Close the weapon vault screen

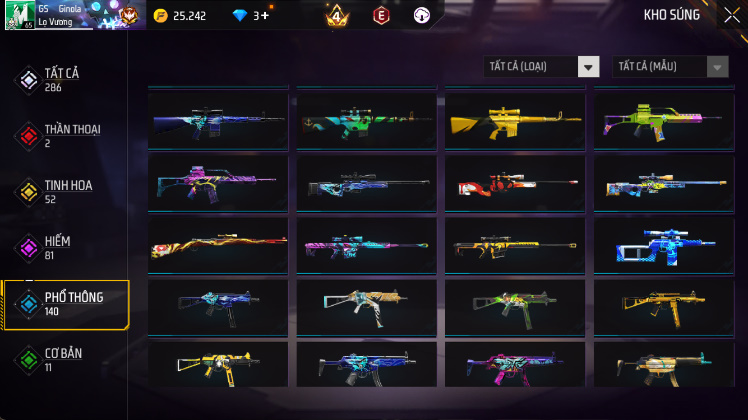point(731,15)
